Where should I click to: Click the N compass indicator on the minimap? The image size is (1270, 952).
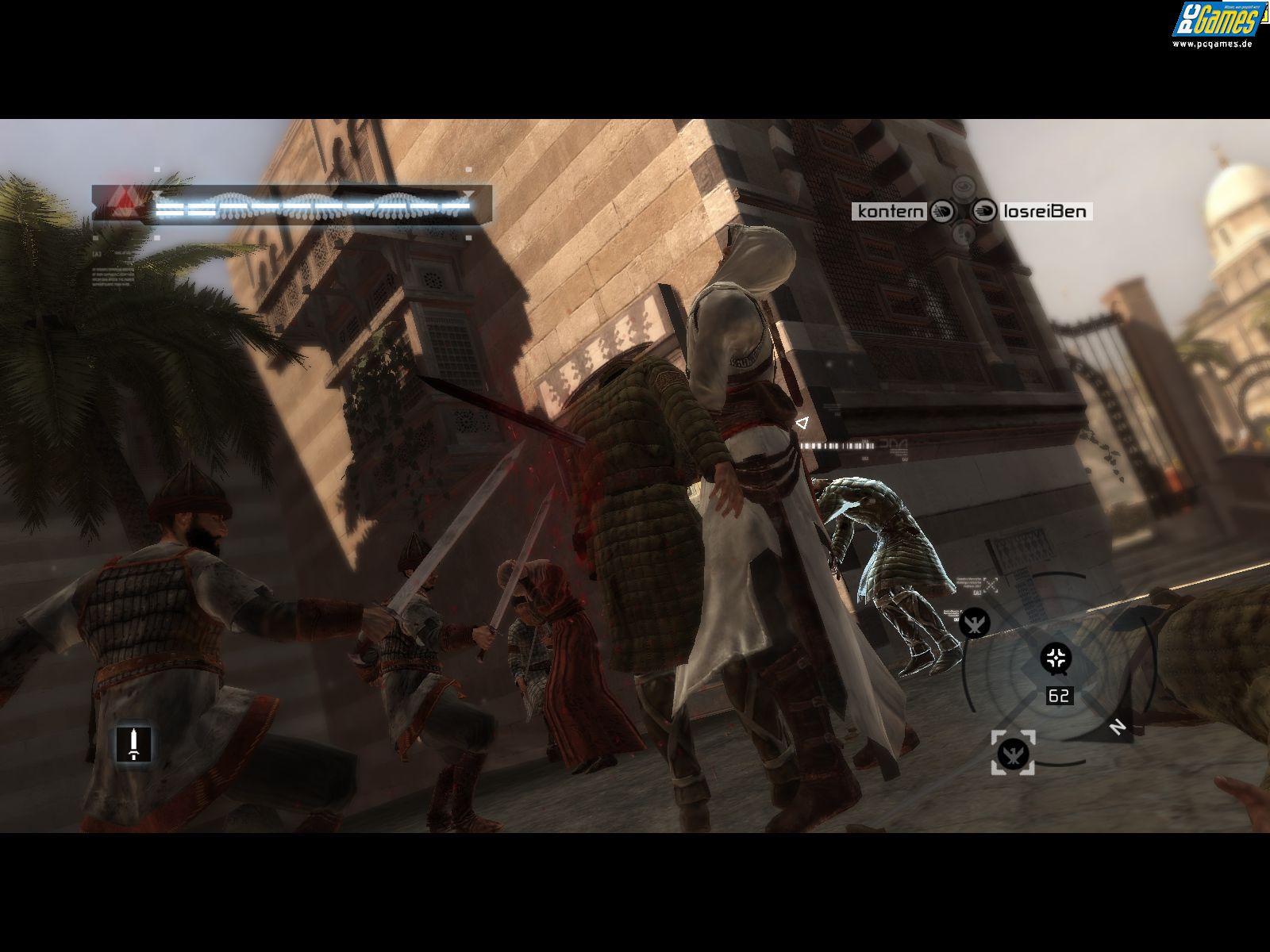tap(1118, 727)
